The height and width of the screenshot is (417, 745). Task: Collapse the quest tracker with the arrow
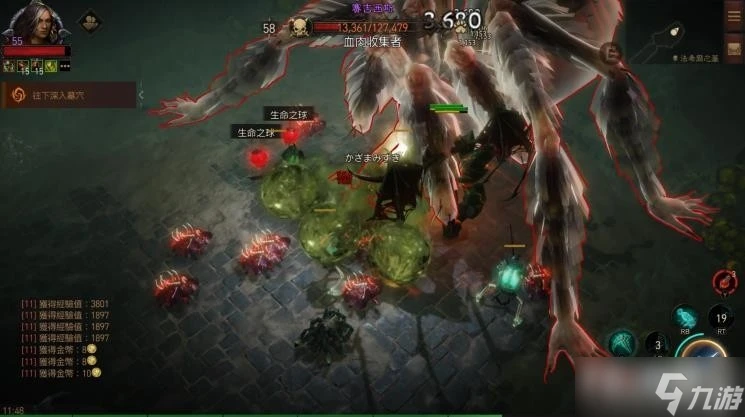141,95
